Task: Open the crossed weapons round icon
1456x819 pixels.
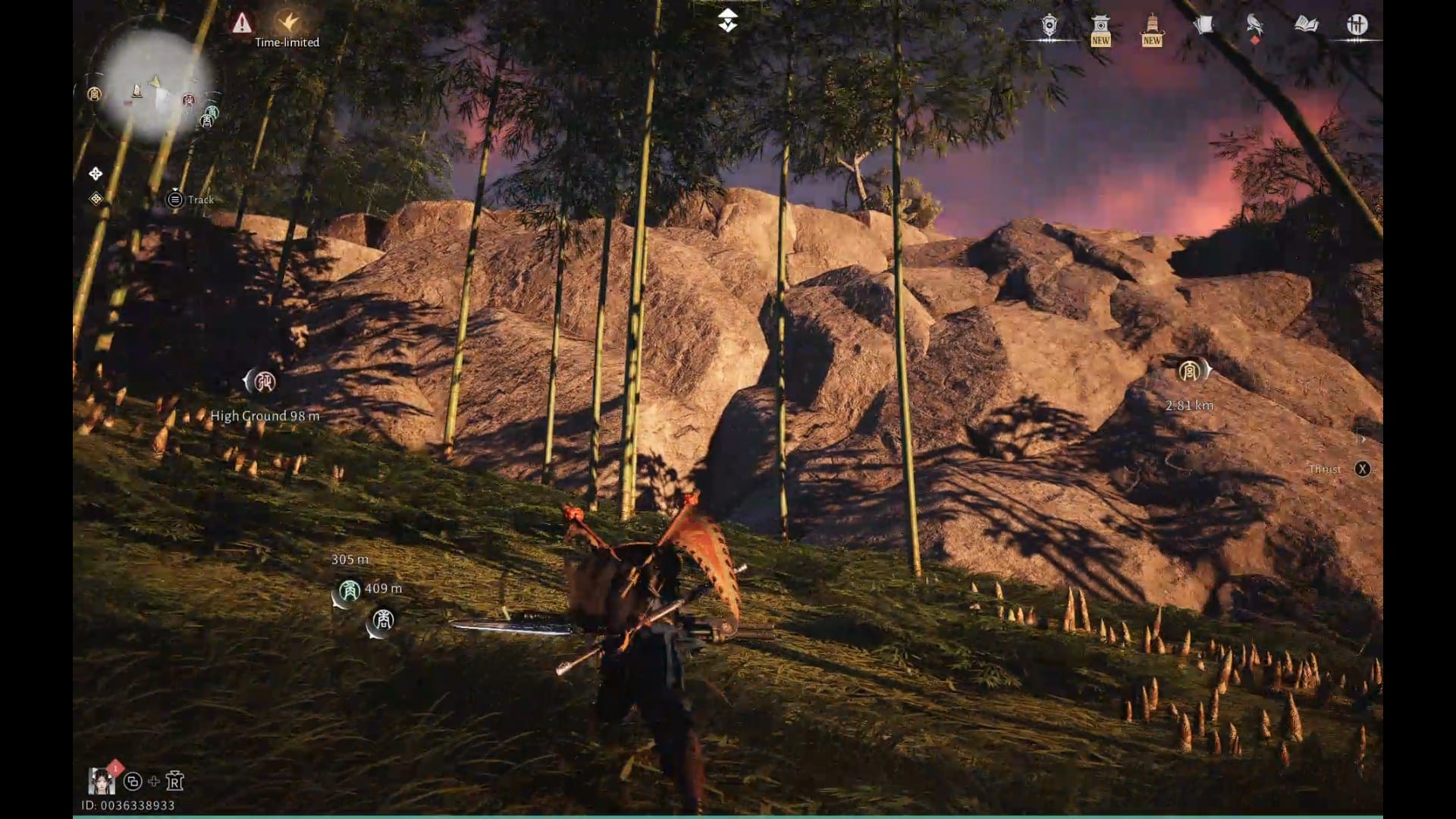Action: coord(1357,25)
